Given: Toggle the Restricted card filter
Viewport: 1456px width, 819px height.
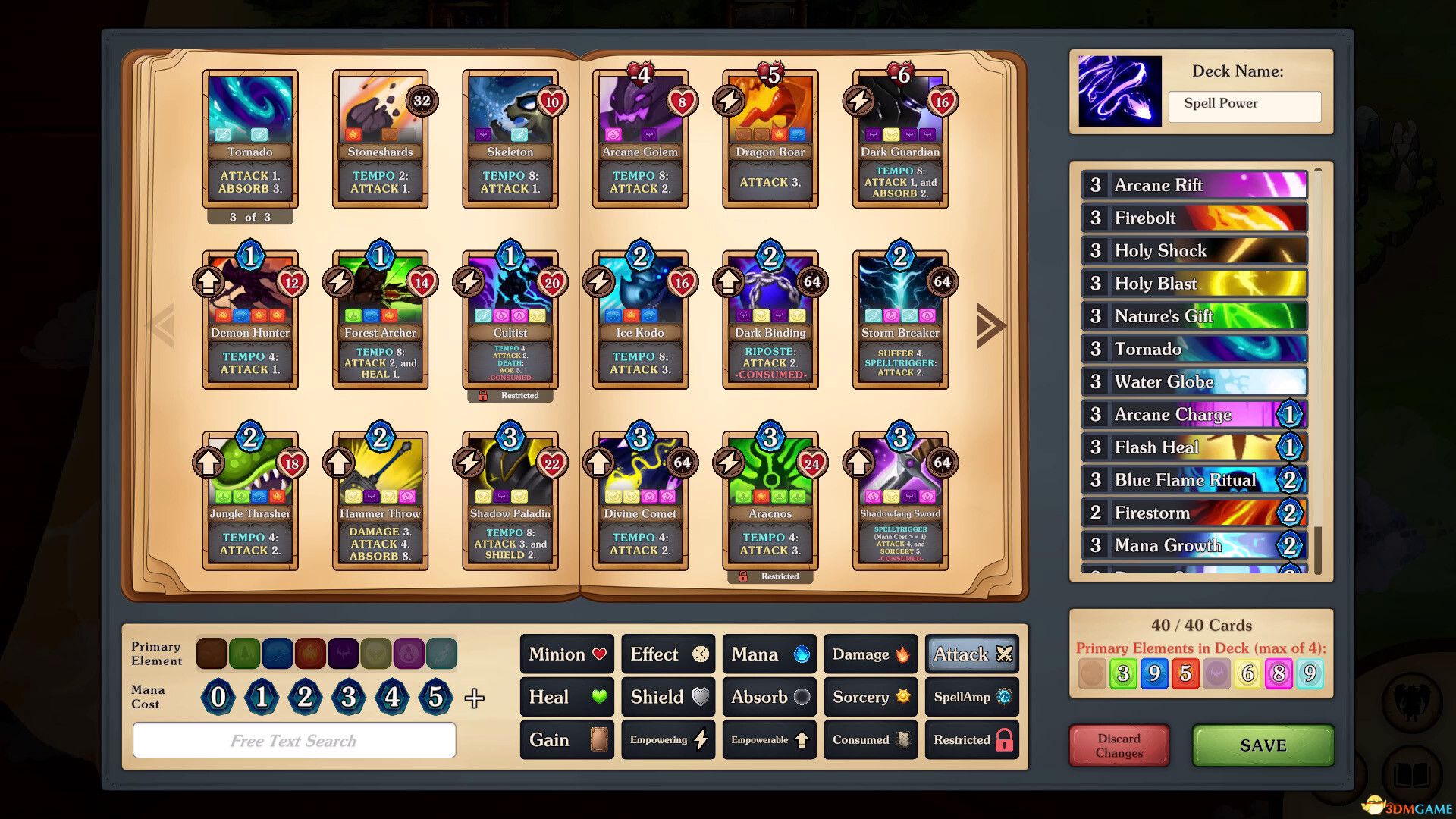Looking at the screenshot, I should coord(971,739).
